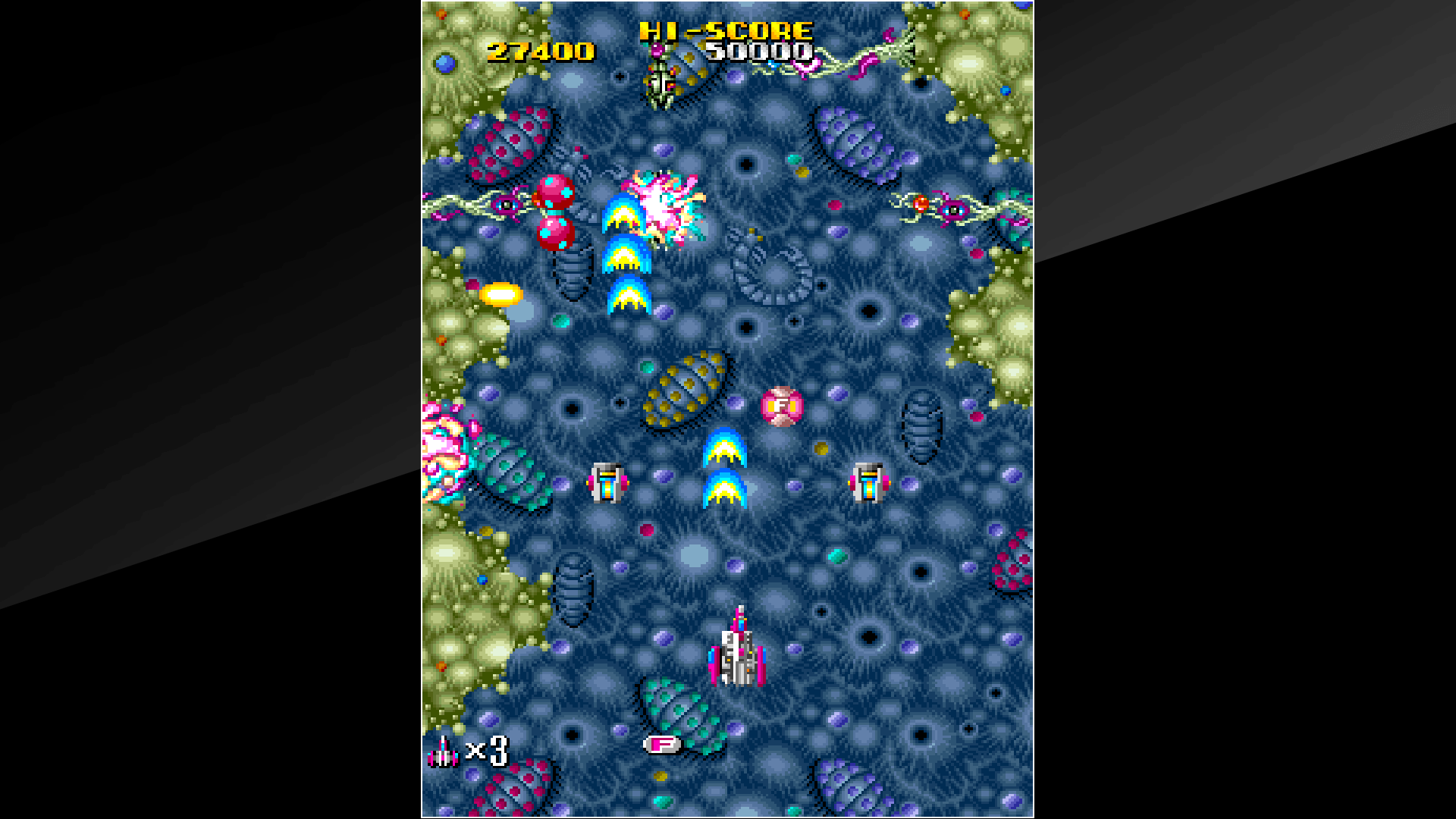Click the pink F power-up orb
The image size is (1456, 819).
[x=782, y=407]
